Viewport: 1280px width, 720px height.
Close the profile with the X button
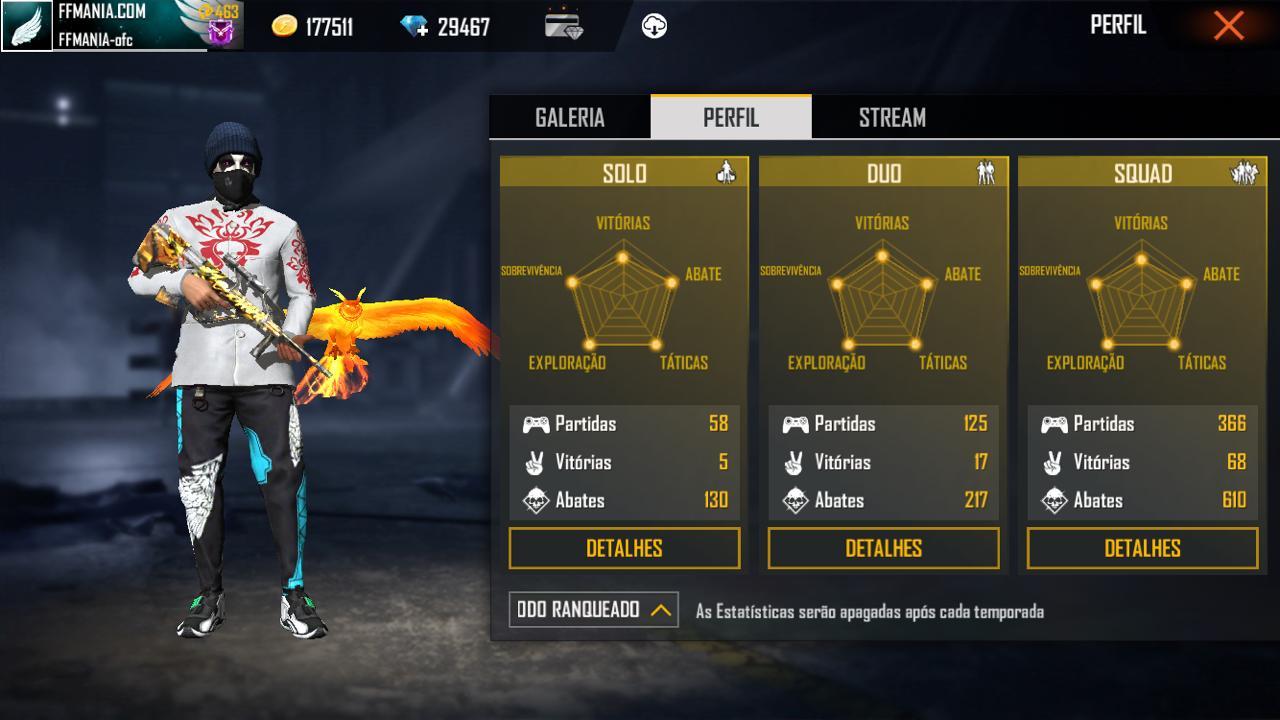[x=1228, y=26]
